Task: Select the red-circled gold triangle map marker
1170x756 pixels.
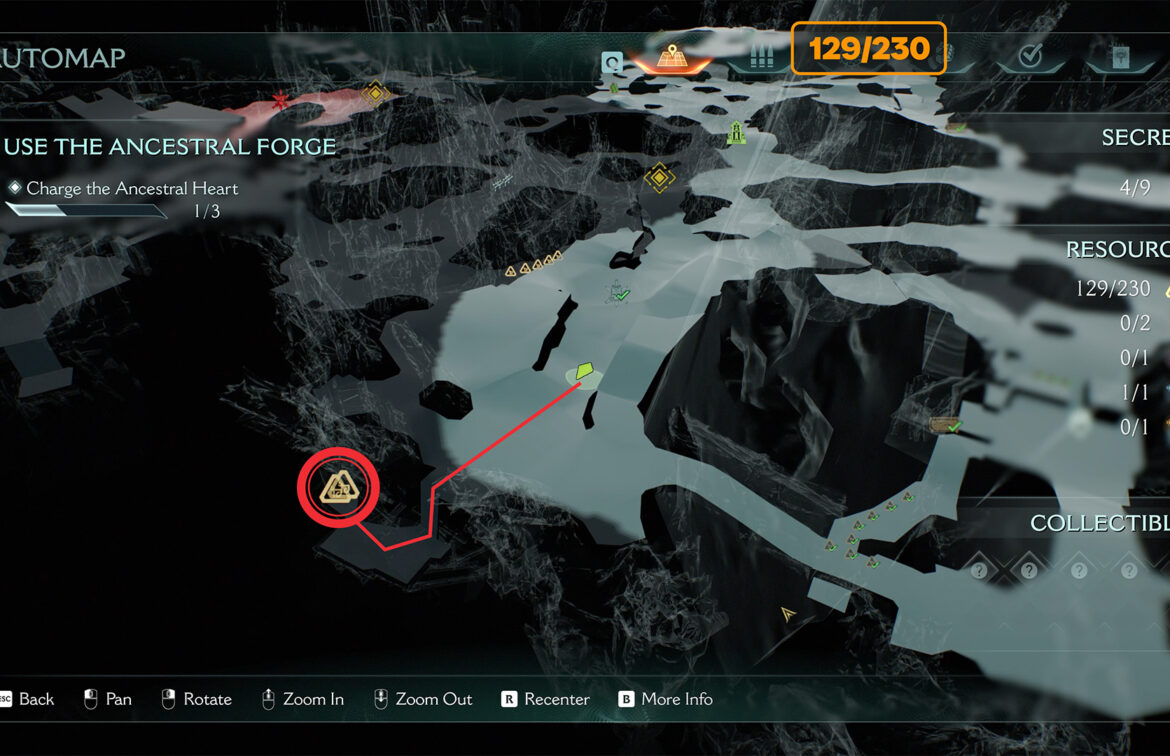Action: [x=338, y=489]
